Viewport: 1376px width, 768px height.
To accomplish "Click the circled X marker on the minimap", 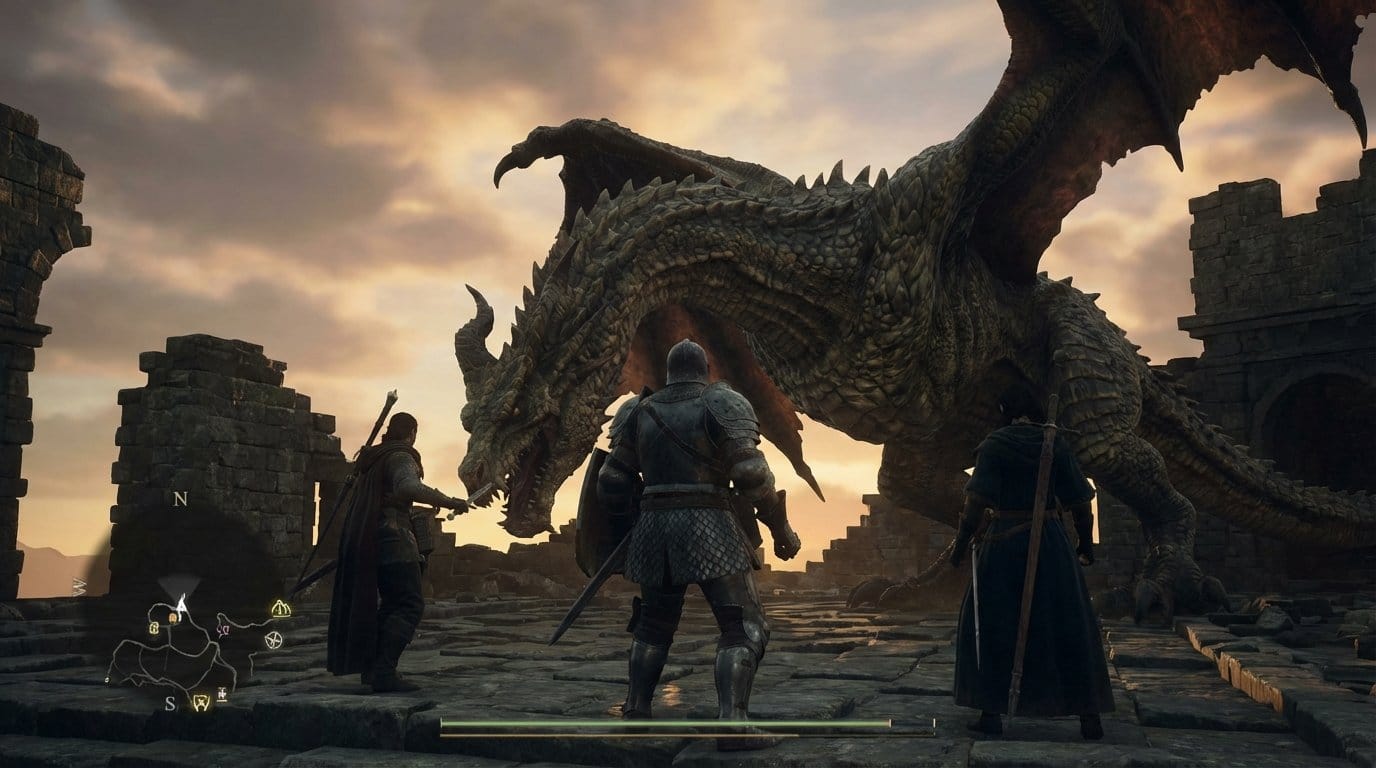I will (x=273, y=639).
